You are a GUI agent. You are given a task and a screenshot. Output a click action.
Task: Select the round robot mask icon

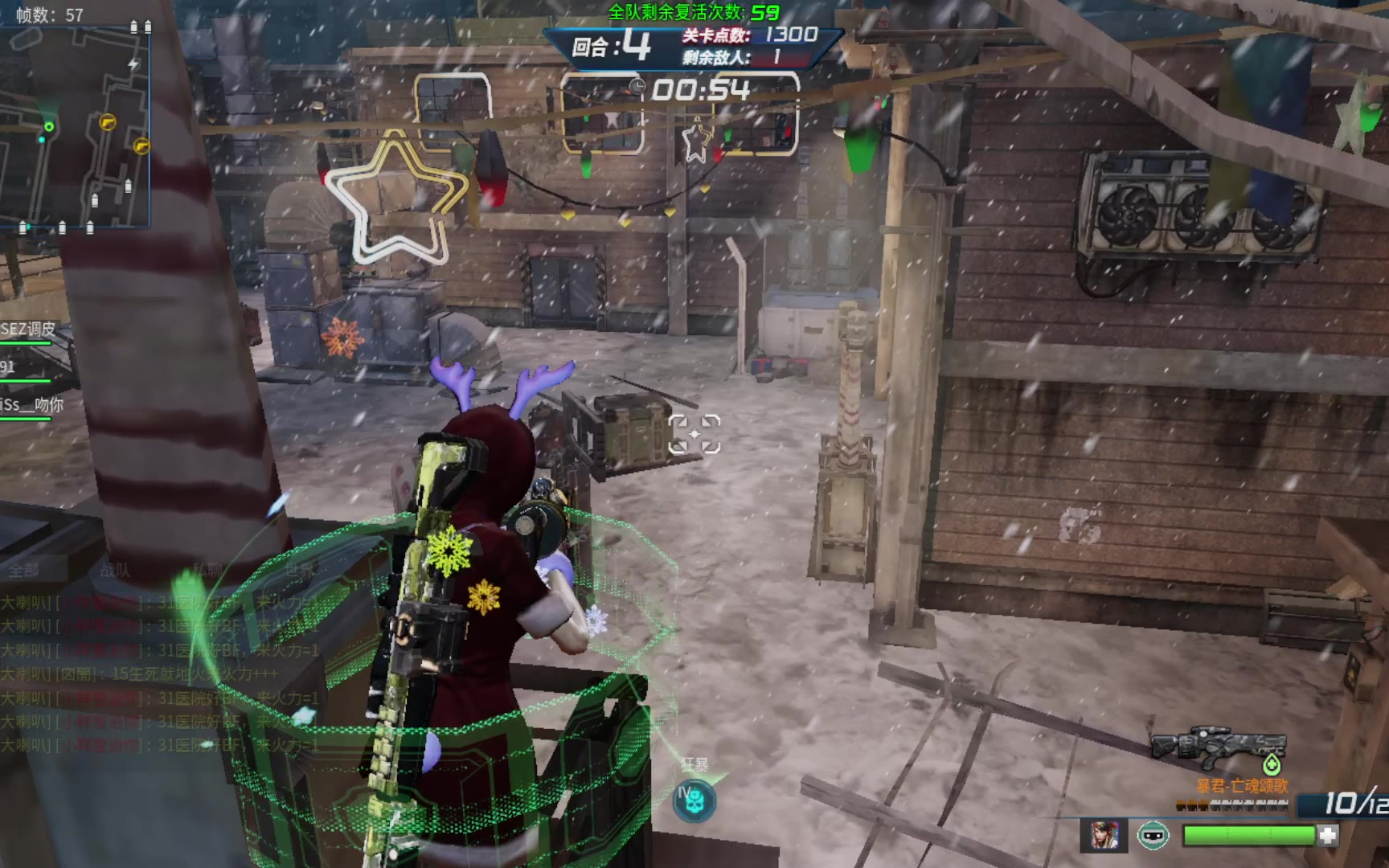[x=1153, y=836]
